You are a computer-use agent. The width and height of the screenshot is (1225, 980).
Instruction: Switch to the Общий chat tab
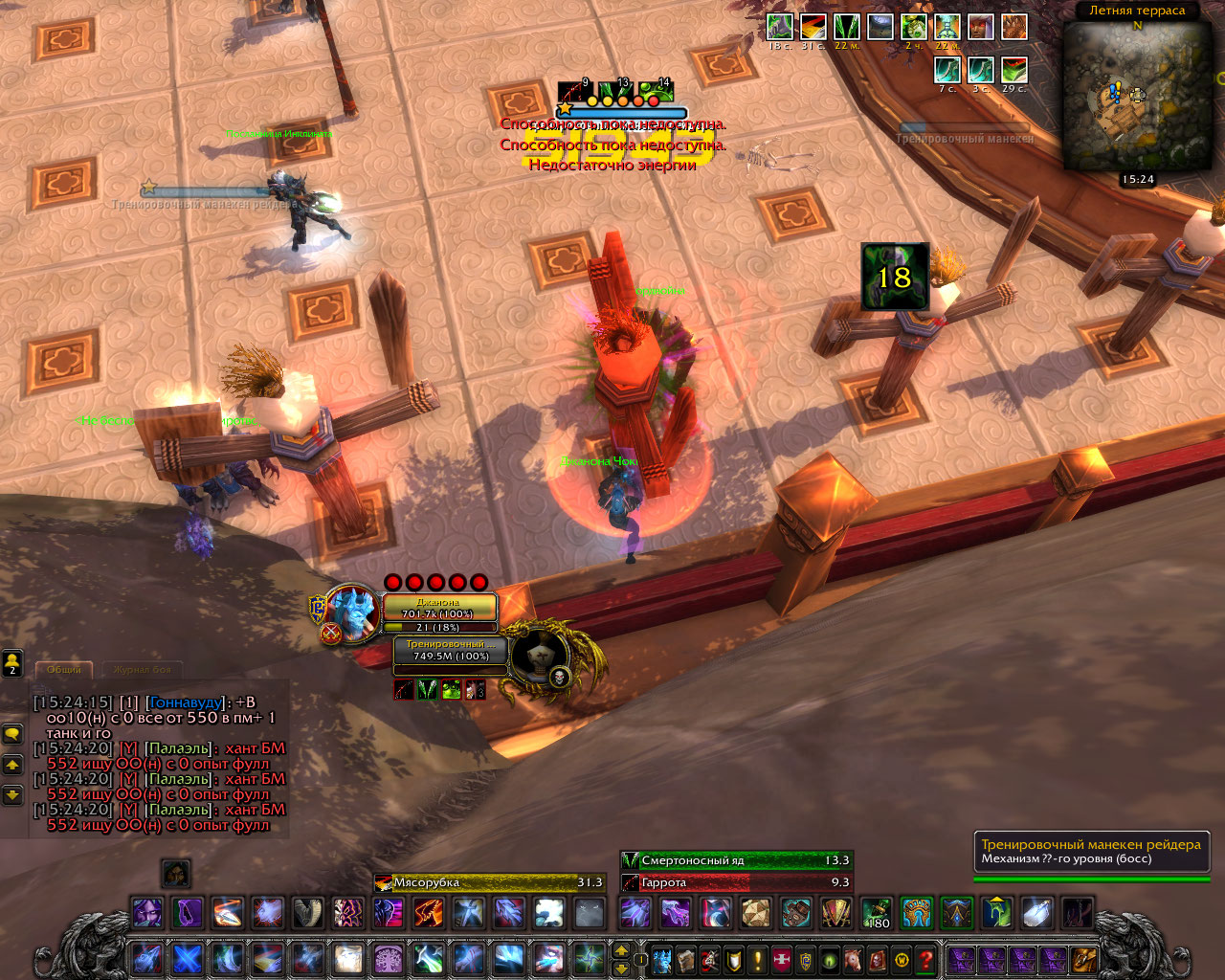(x=64, y=670)
